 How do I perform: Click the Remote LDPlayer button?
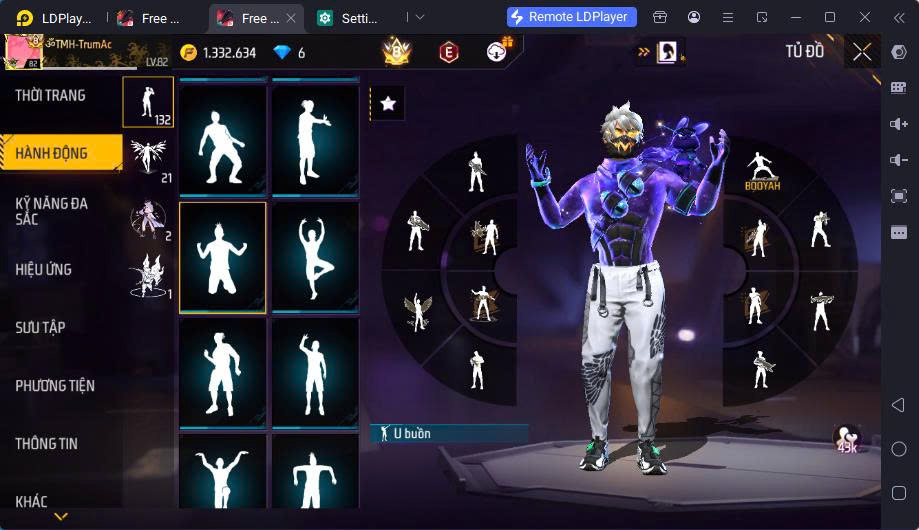(x=572, y=17)
